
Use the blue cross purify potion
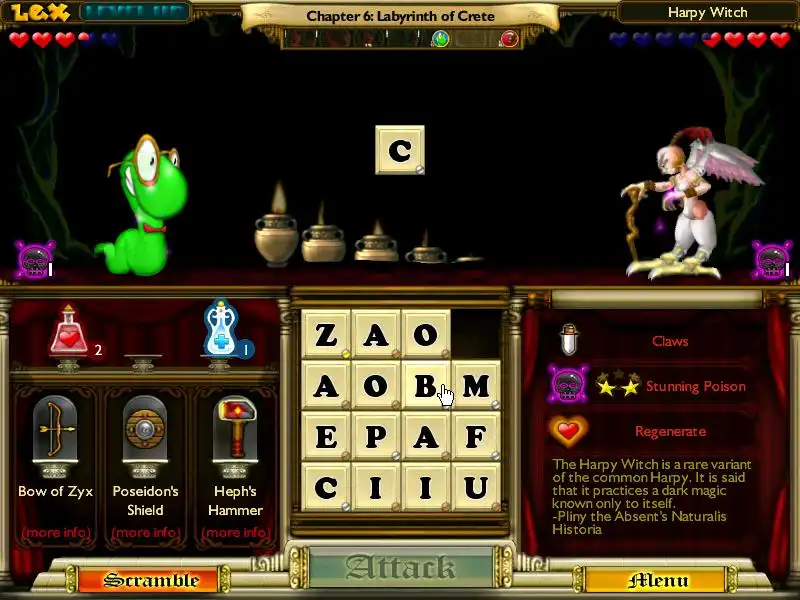tap(221, 331)
